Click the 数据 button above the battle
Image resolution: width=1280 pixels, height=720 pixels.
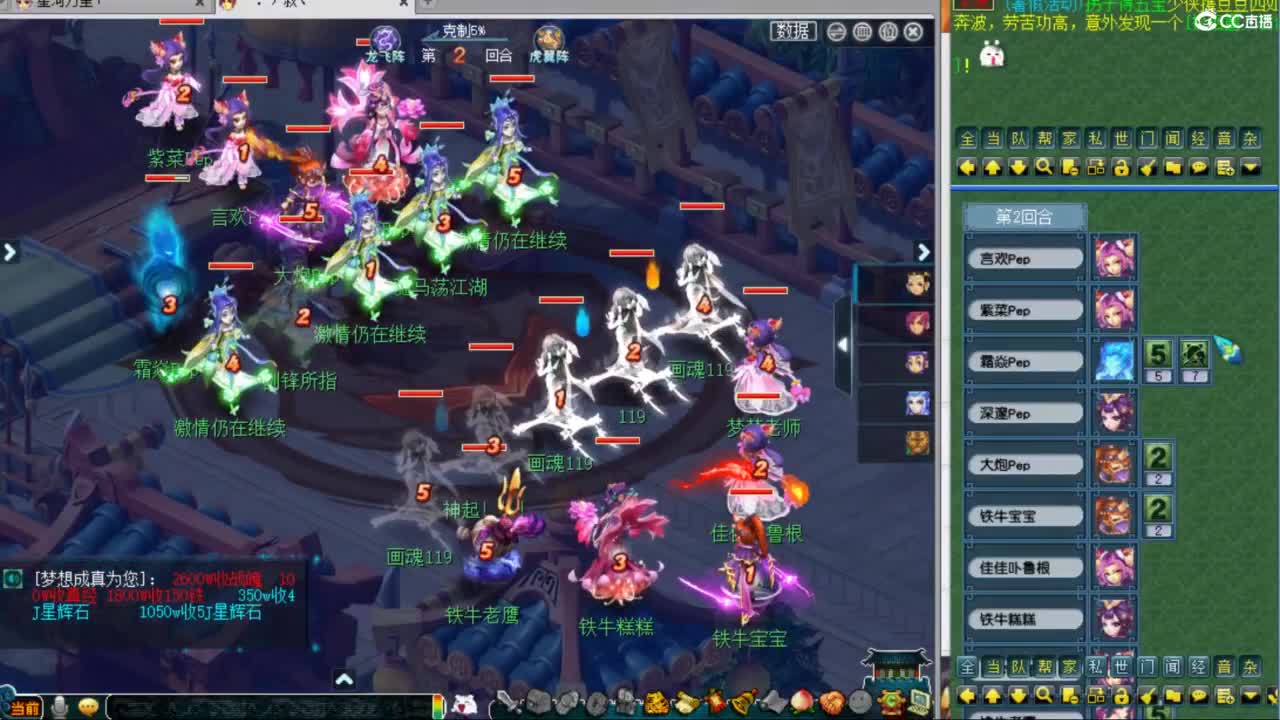click(x=791, y=31)
